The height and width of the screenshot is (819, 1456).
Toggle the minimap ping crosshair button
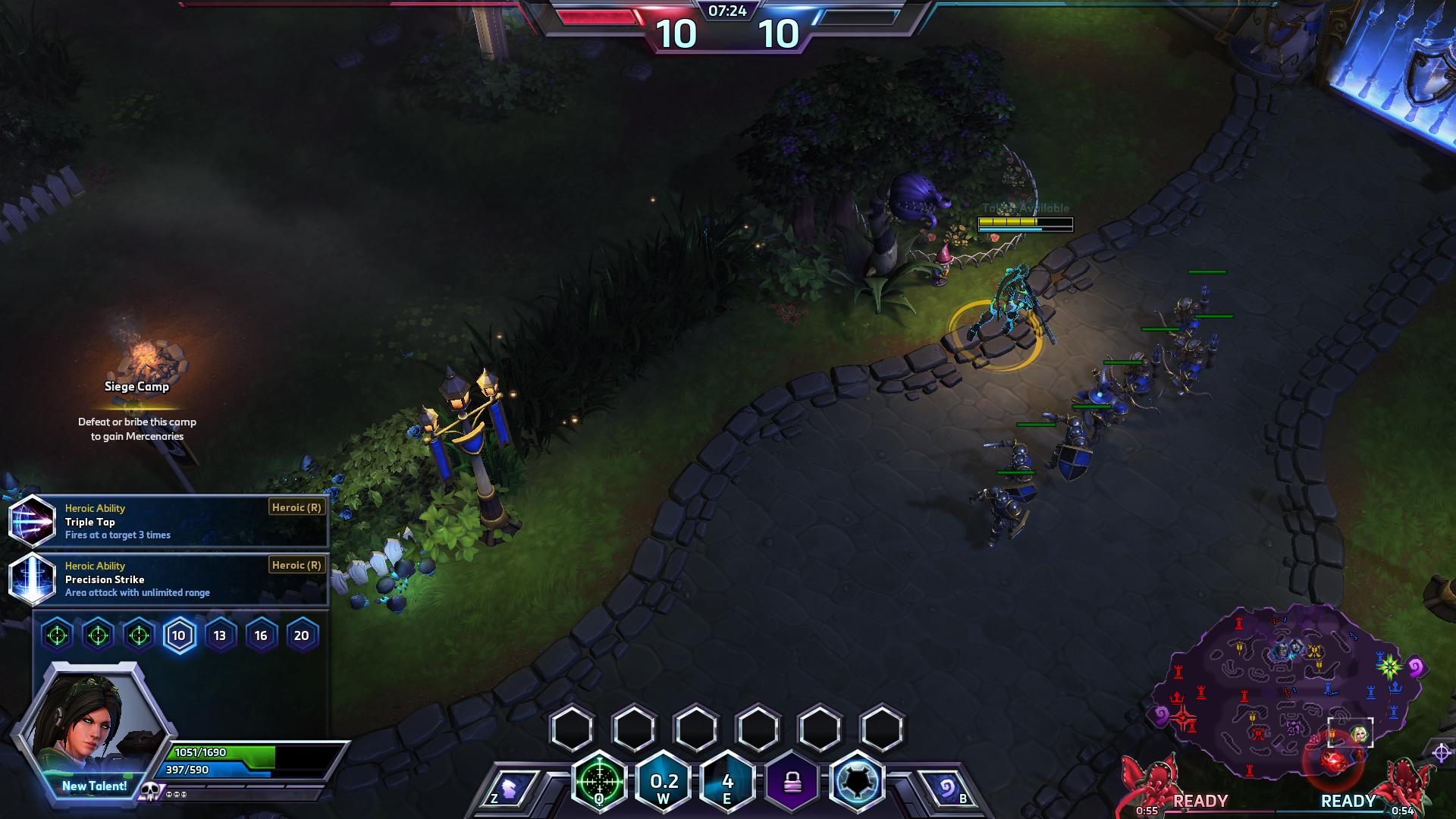[1441, 753]
